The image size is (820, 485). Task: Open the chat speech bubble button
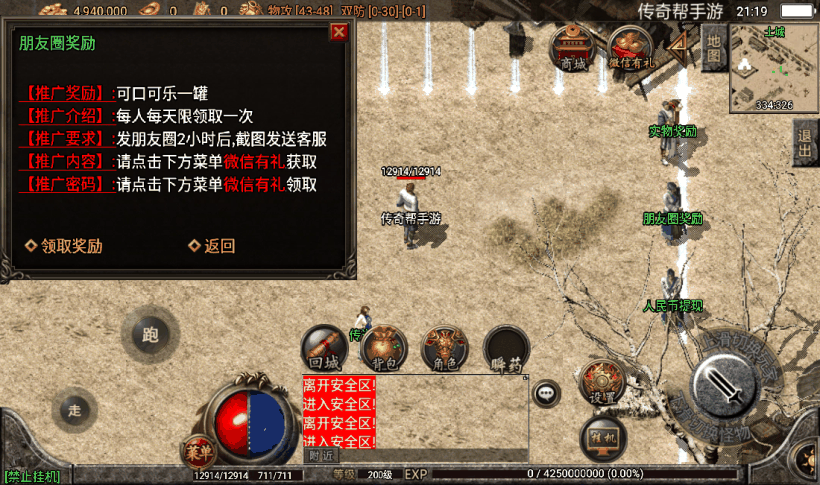(546, 393)
